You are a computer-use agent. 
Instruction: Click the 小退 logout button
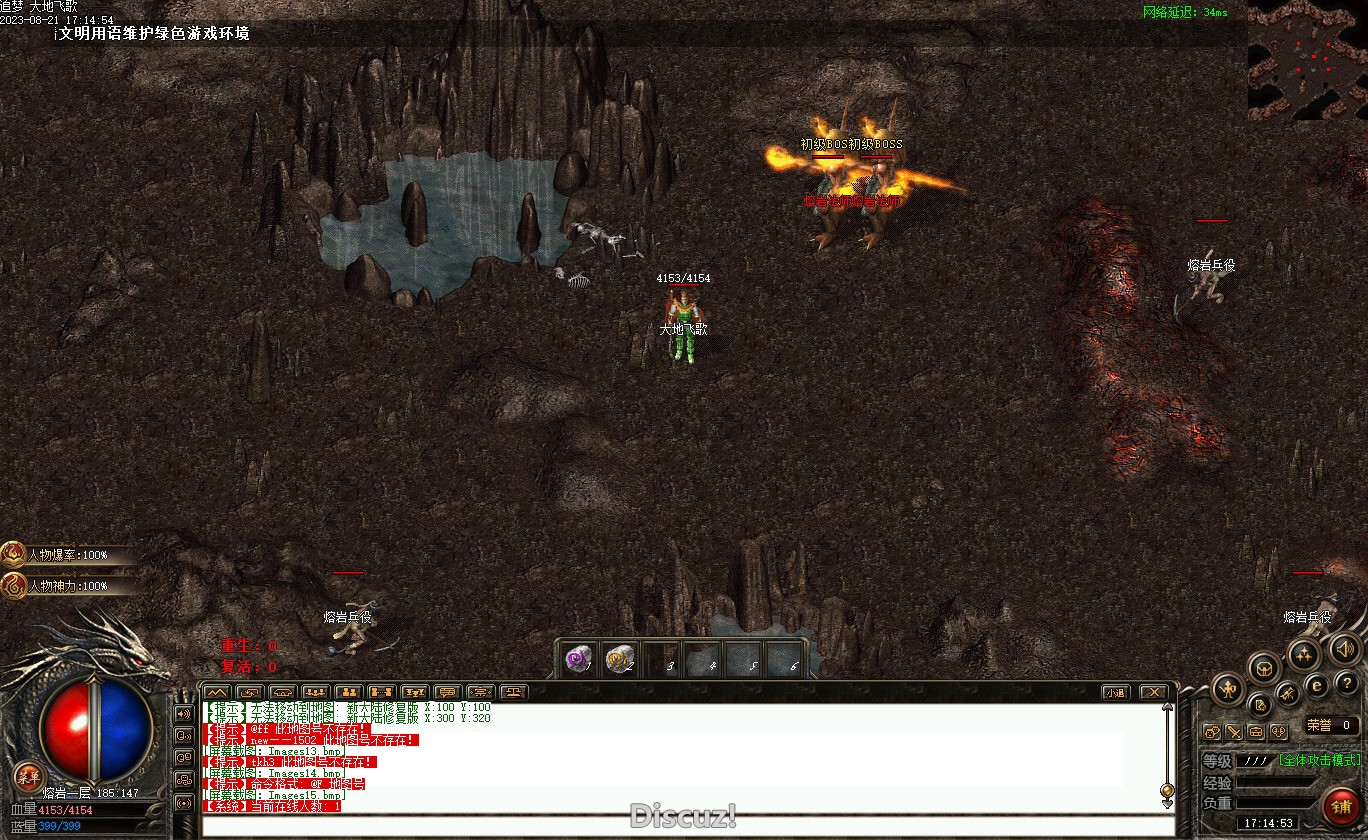coord(1116,692)
